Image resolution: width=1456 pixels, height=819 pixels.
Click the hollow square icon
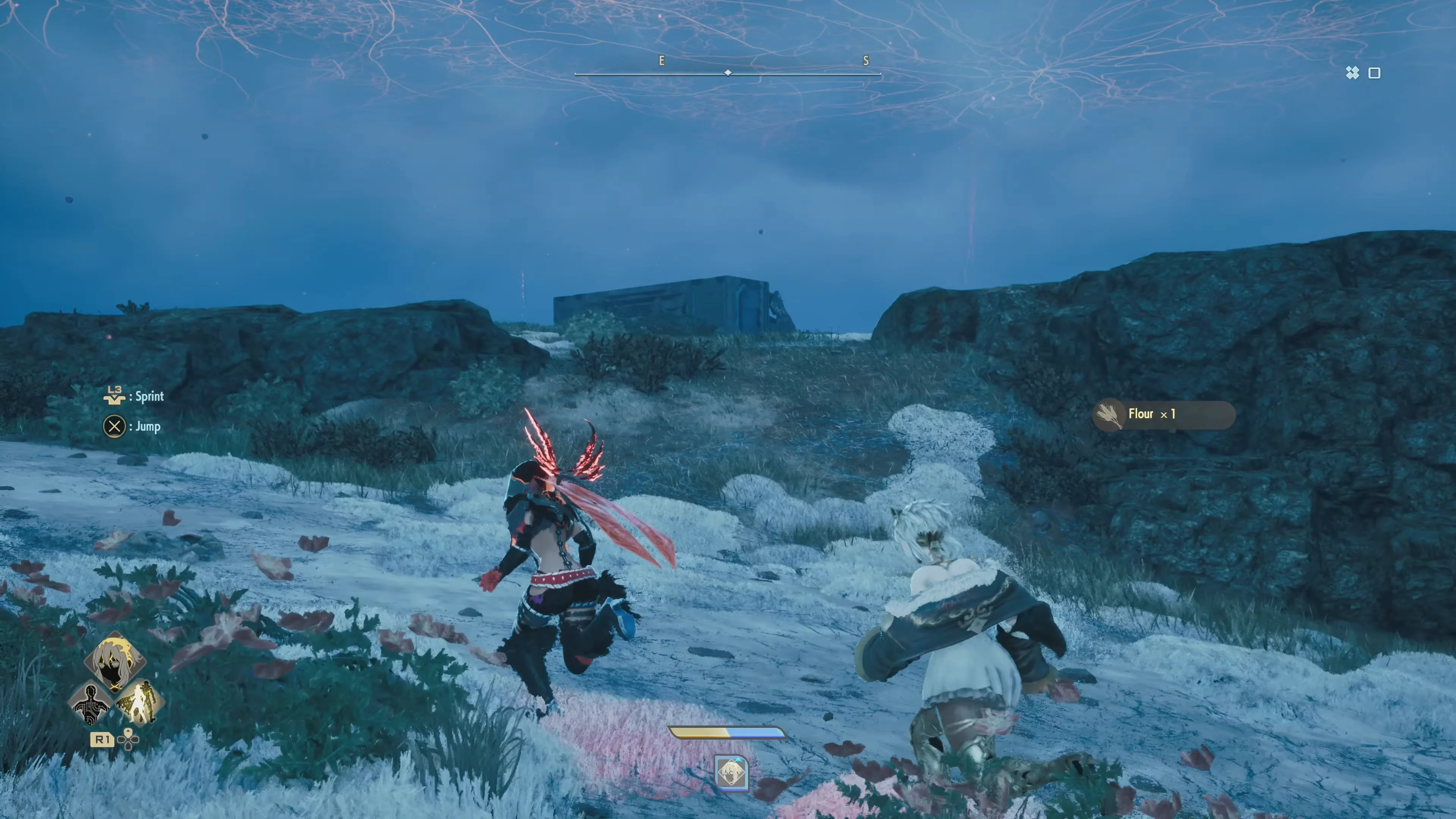pos(1374,73)
